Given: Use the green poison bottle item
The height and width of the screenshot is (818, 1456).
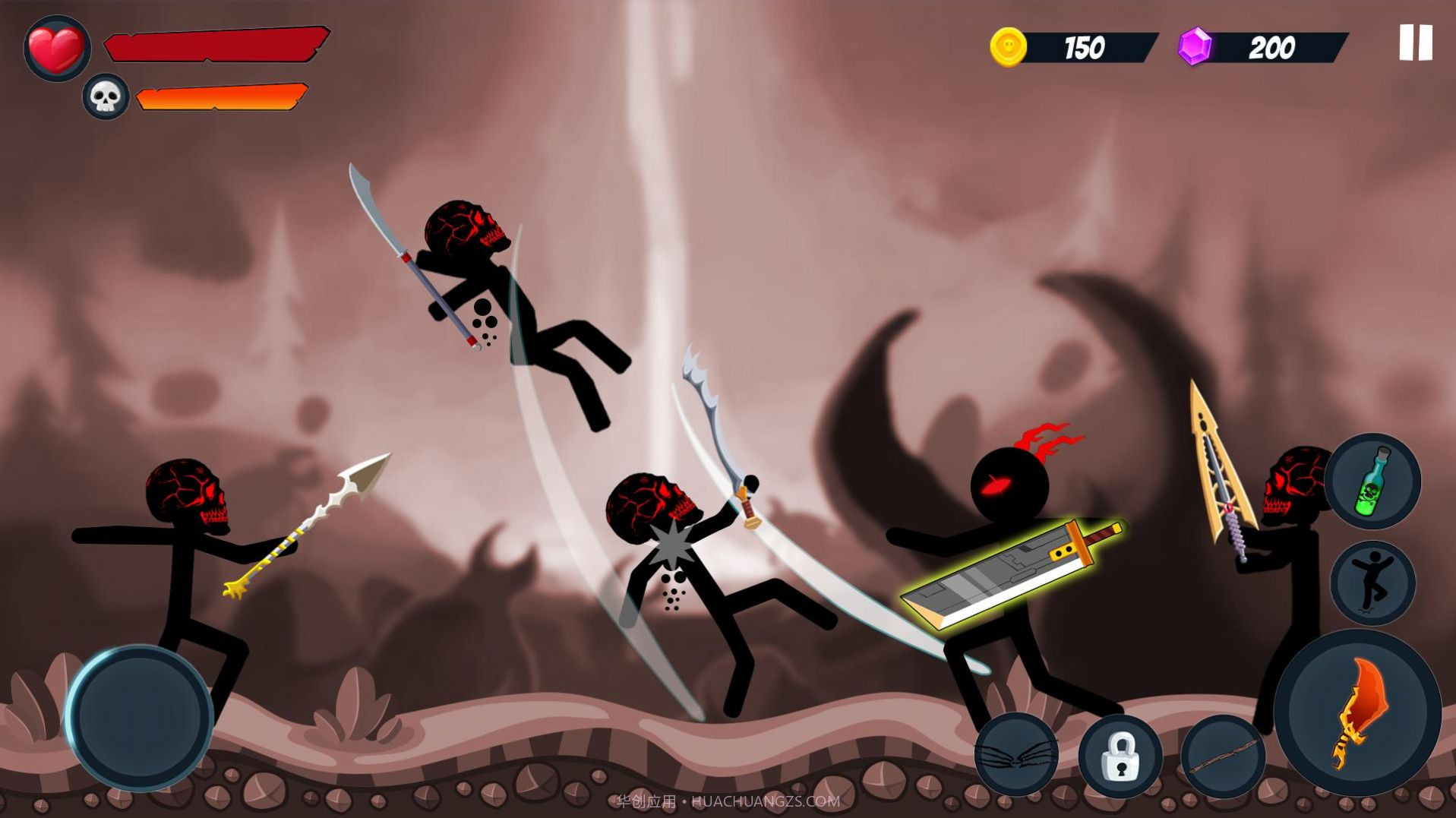Looking at the screenshot, I should (1372, 481).
